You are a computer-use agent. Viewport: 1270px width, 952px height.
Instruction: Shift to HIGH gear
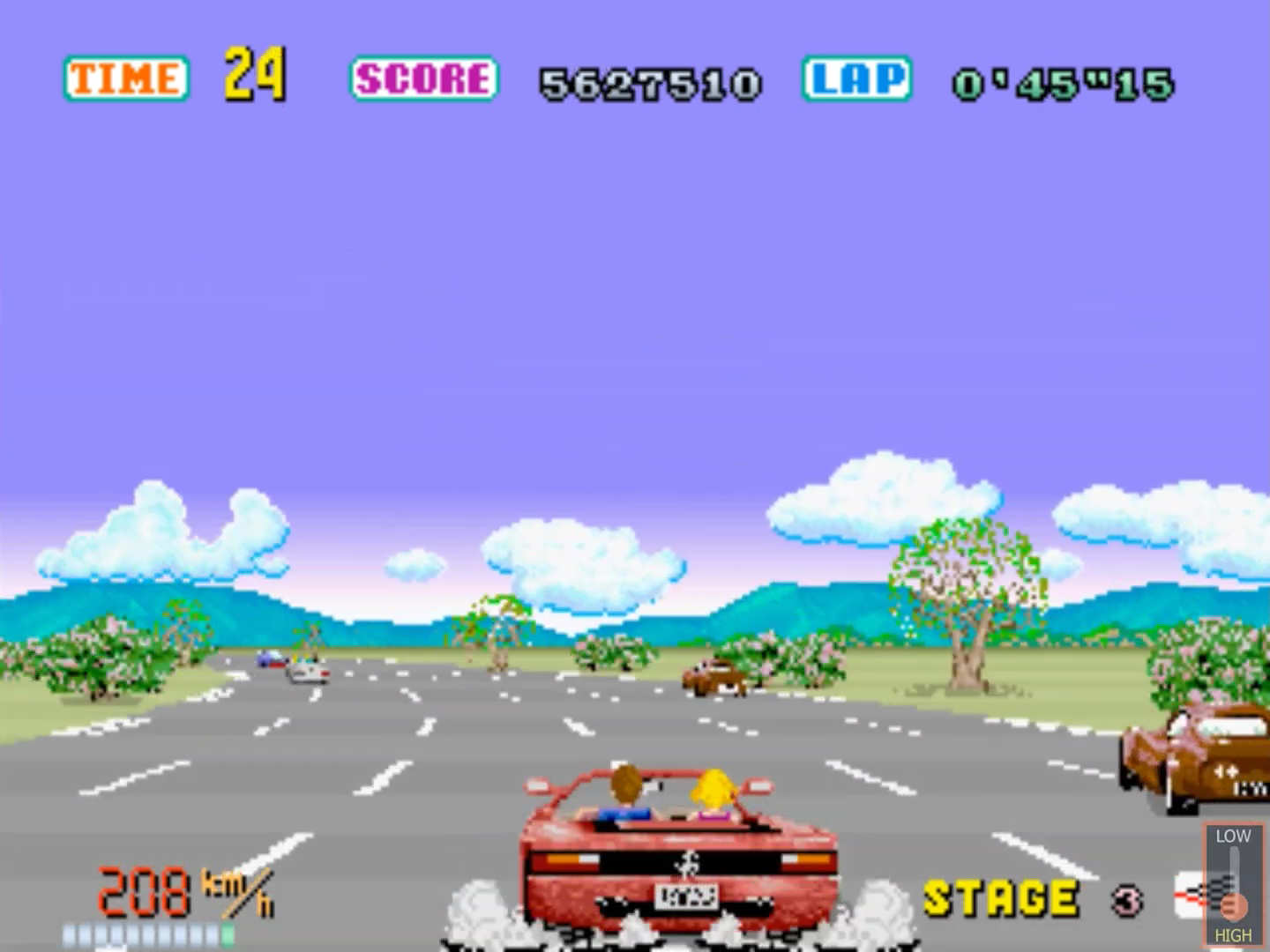tap(1233, 934)
